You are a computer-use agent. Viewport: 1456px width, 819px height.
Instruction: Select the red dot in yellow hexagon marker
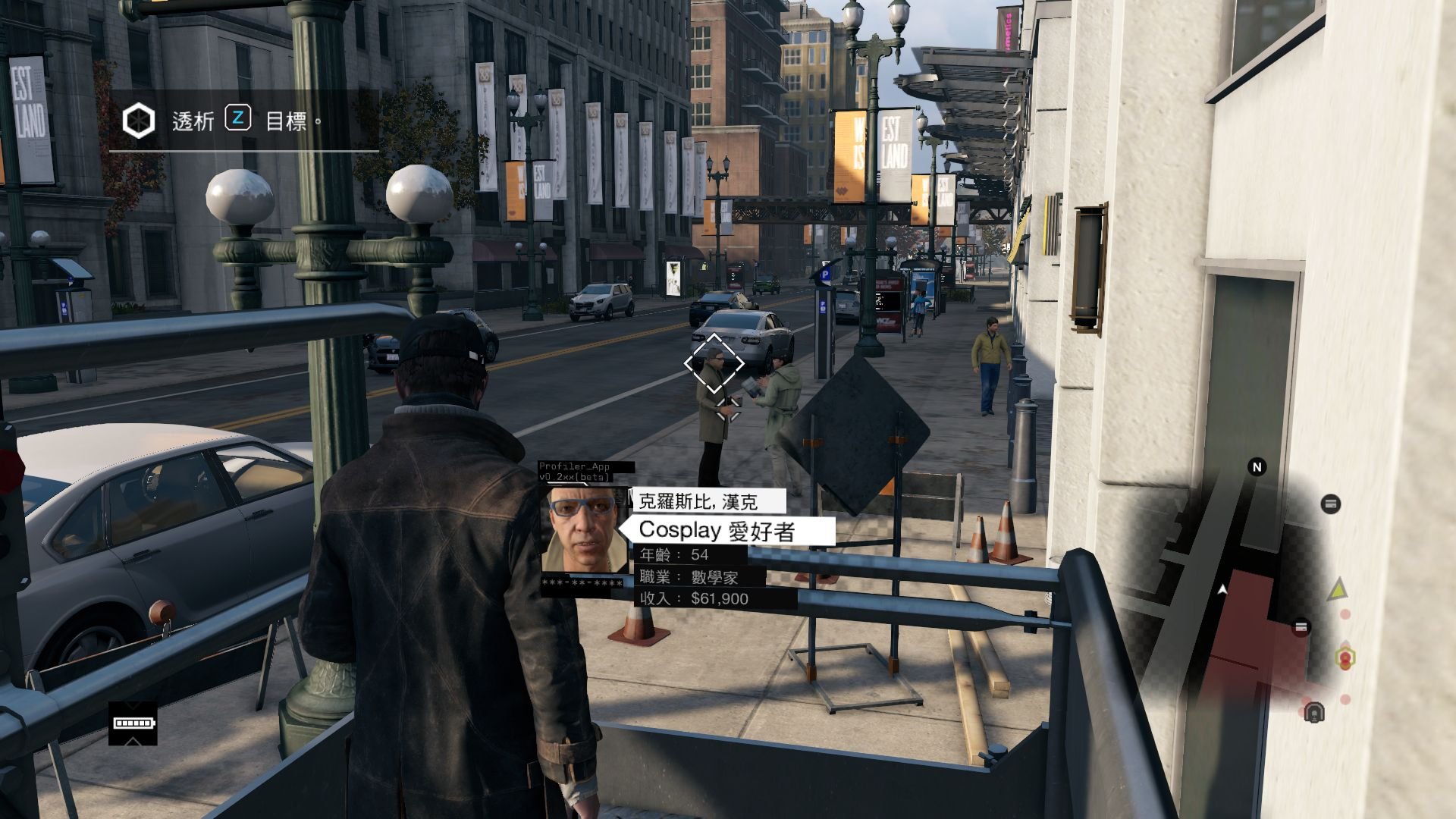(1346, 657)
